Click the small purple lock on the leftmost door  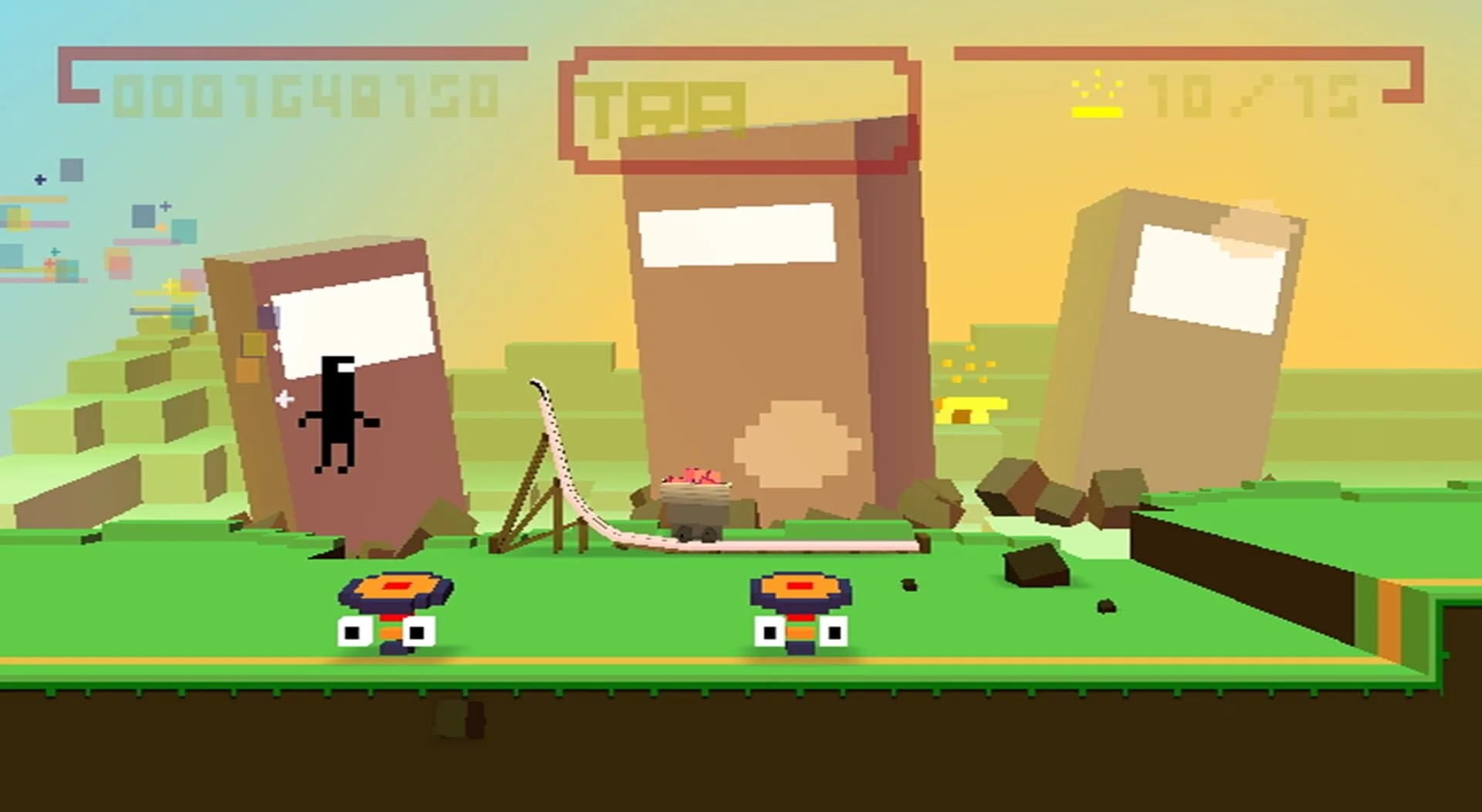pos(266,316)
